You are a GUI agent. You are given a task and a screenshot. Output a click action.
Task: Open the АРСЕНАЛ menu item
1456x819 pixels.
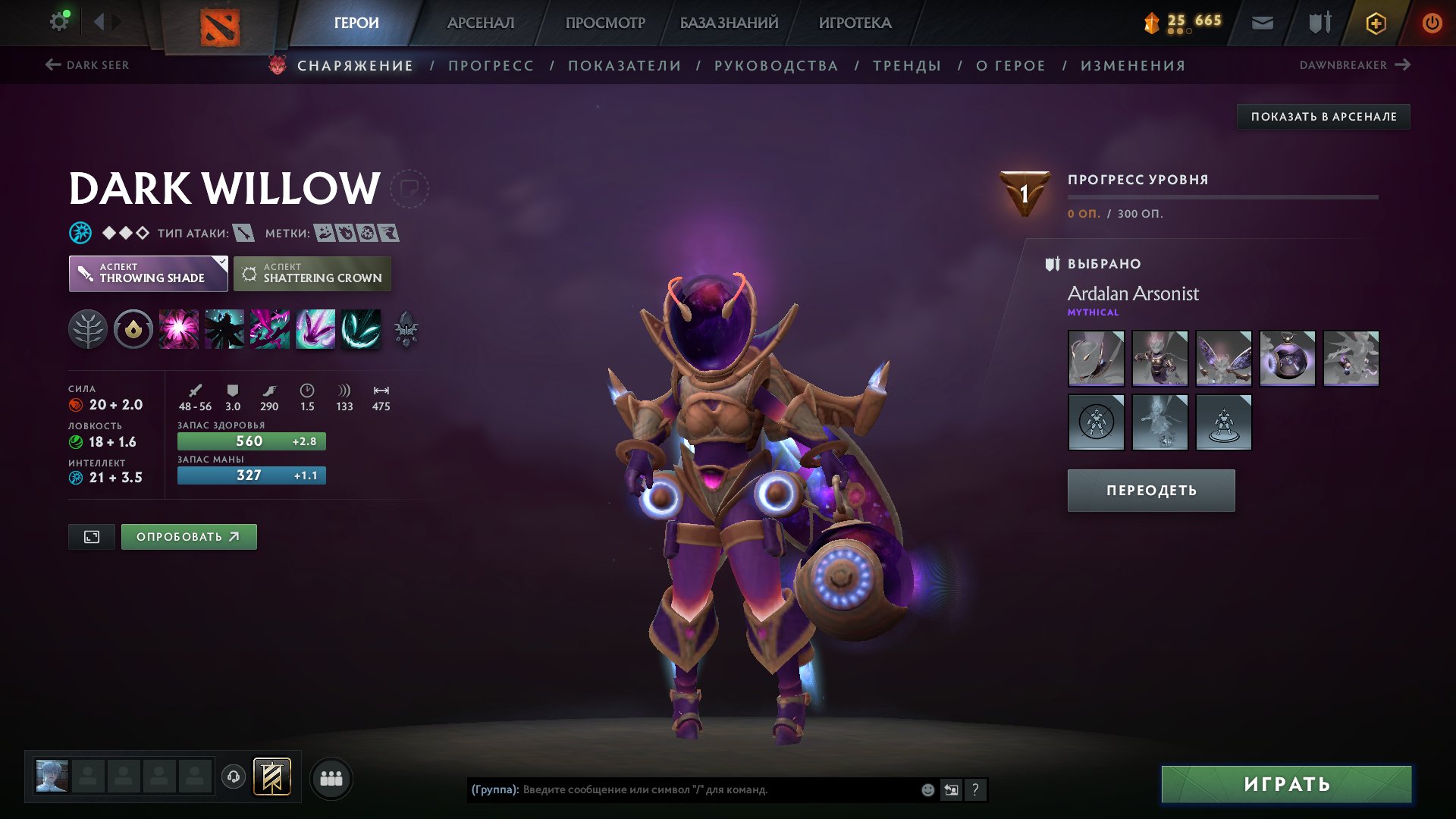click(x=479, y=23)
